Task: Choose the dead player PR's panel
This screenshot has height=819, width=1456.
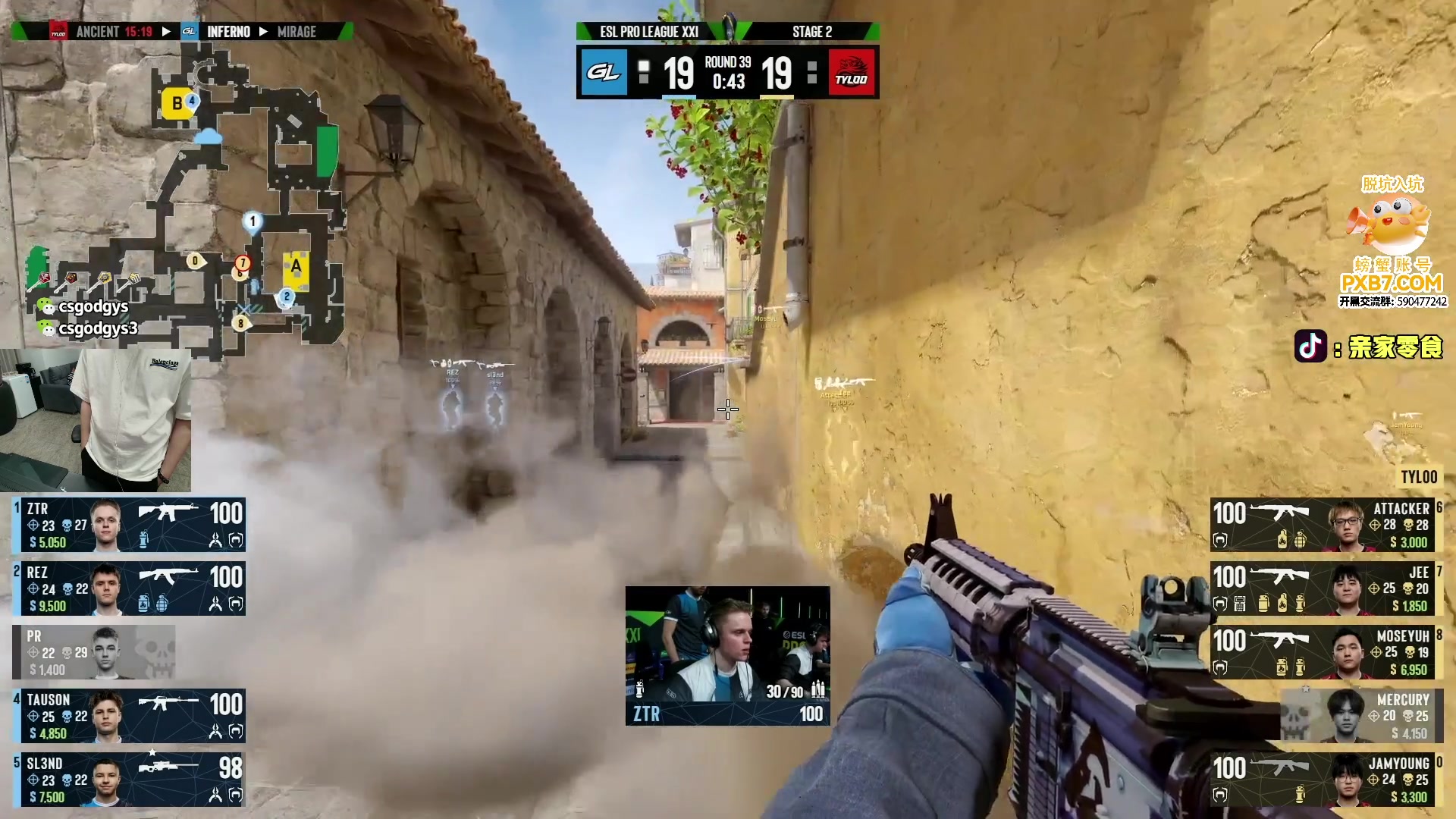Action: 94,652
